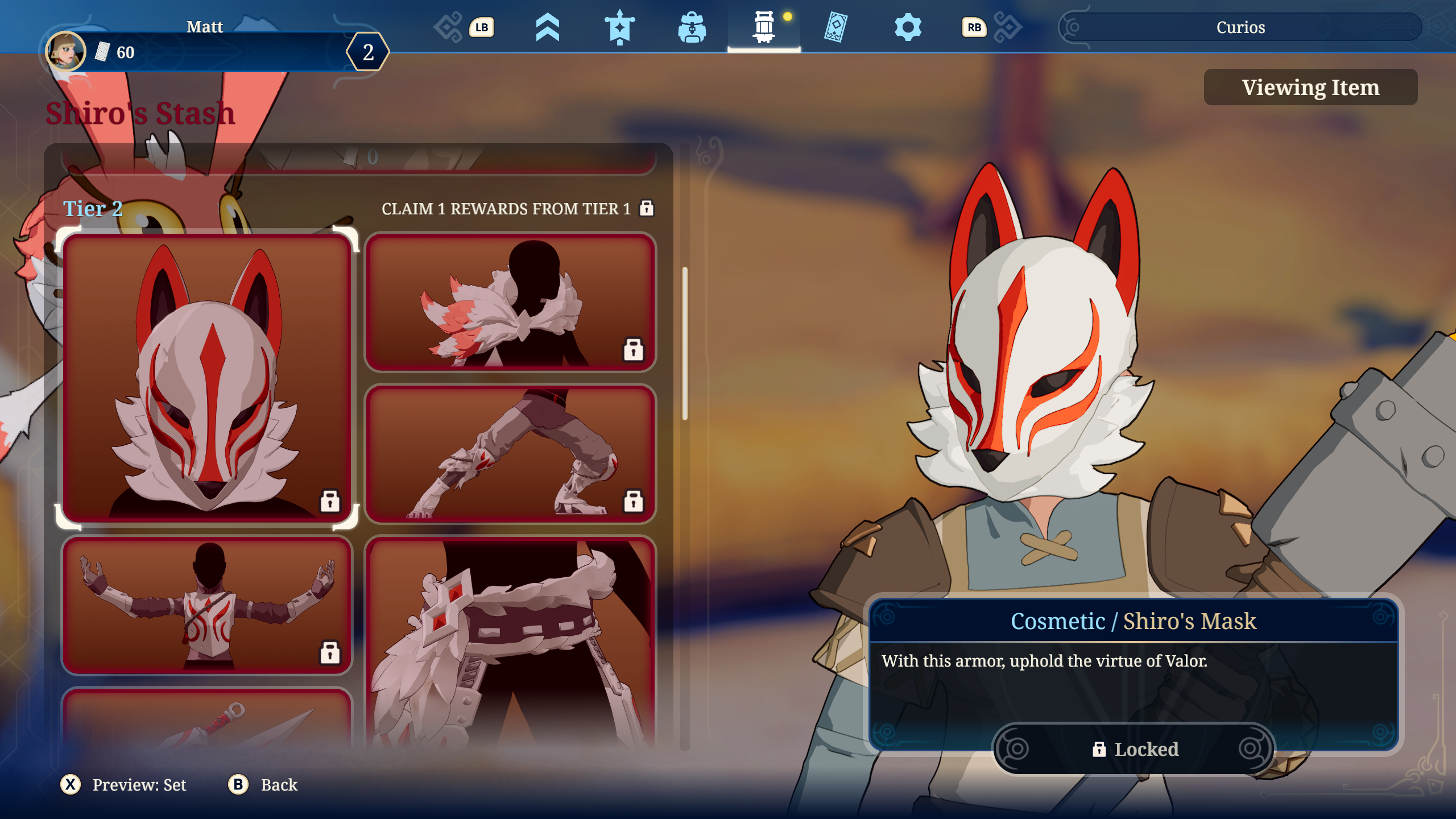Screen dimensions: 1456x819
Task: Switch to the star banner tab
Action: coord(619,27)
